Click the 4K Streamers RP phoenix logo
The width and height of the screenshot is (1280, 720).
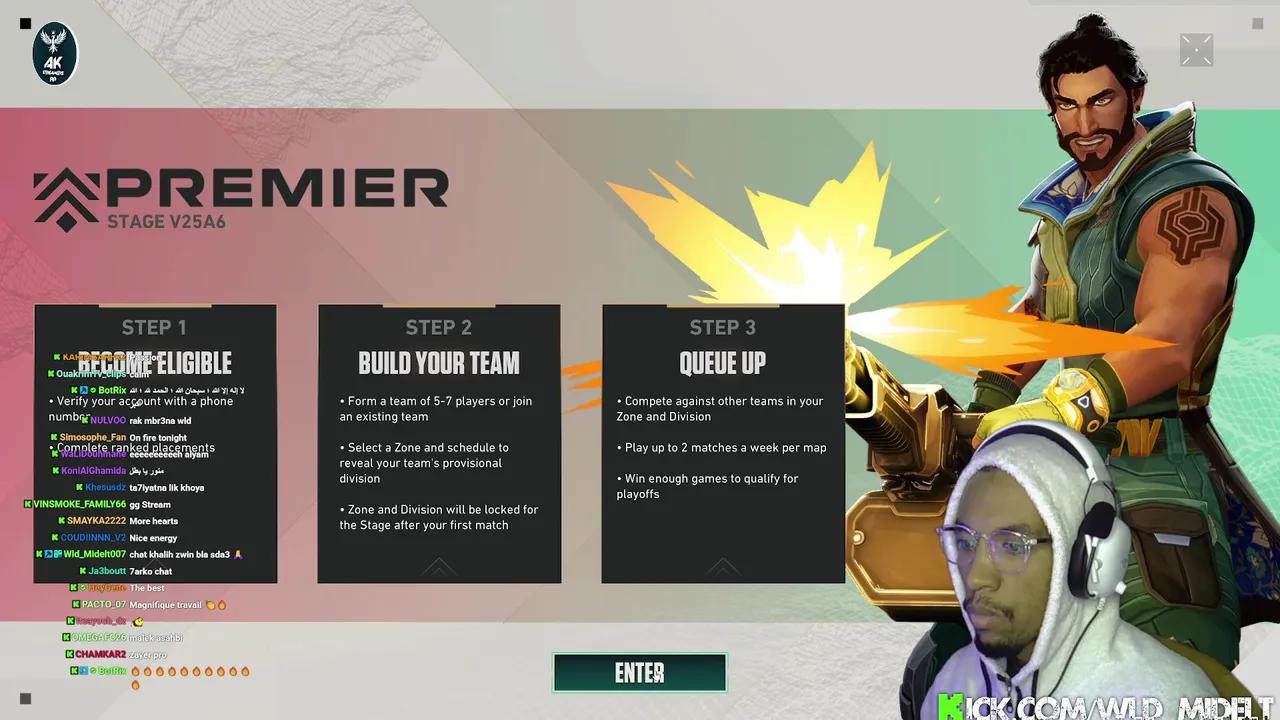(x=54, y=53)
